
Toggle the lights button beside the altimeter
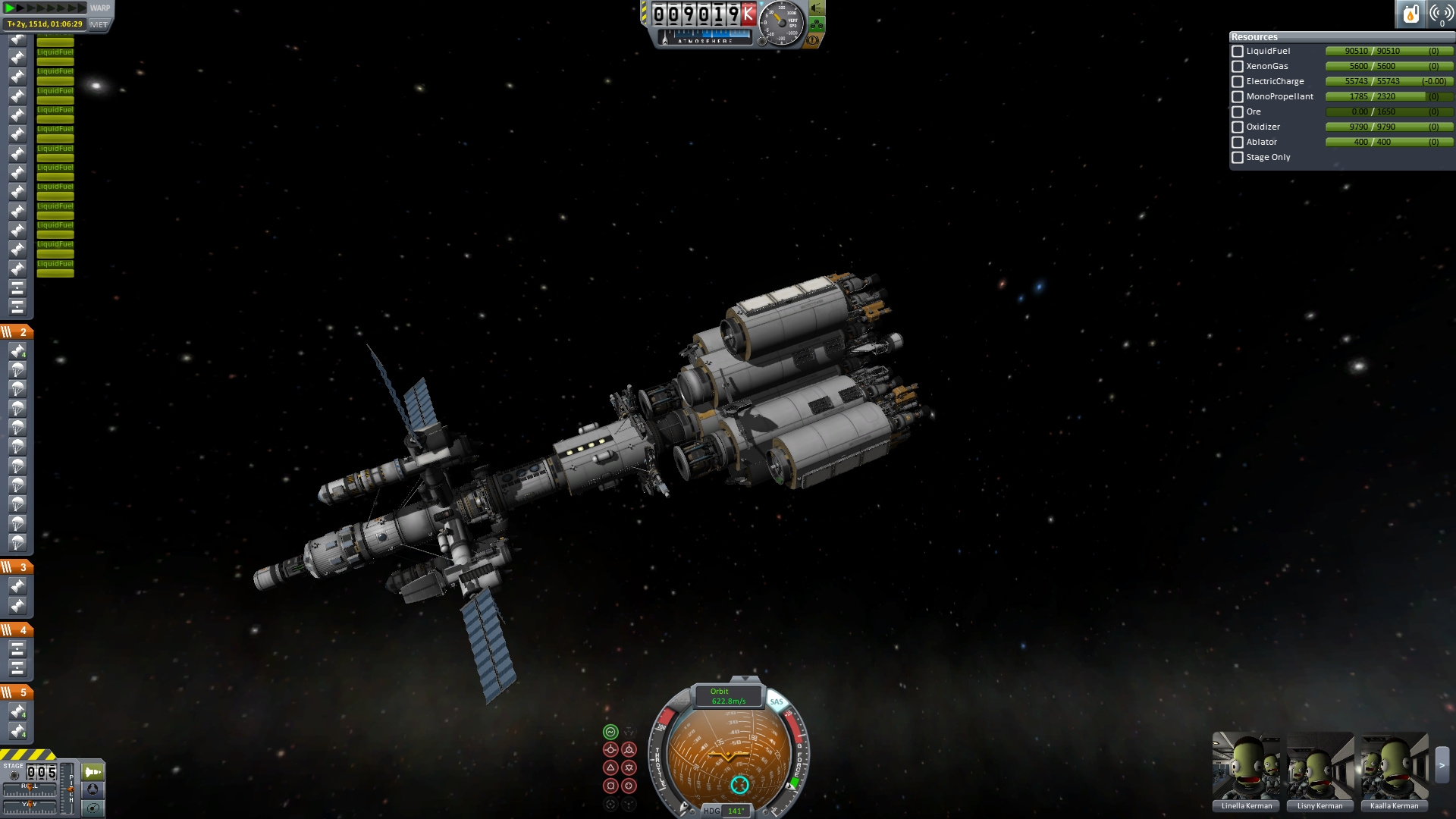tap(817, 8)
